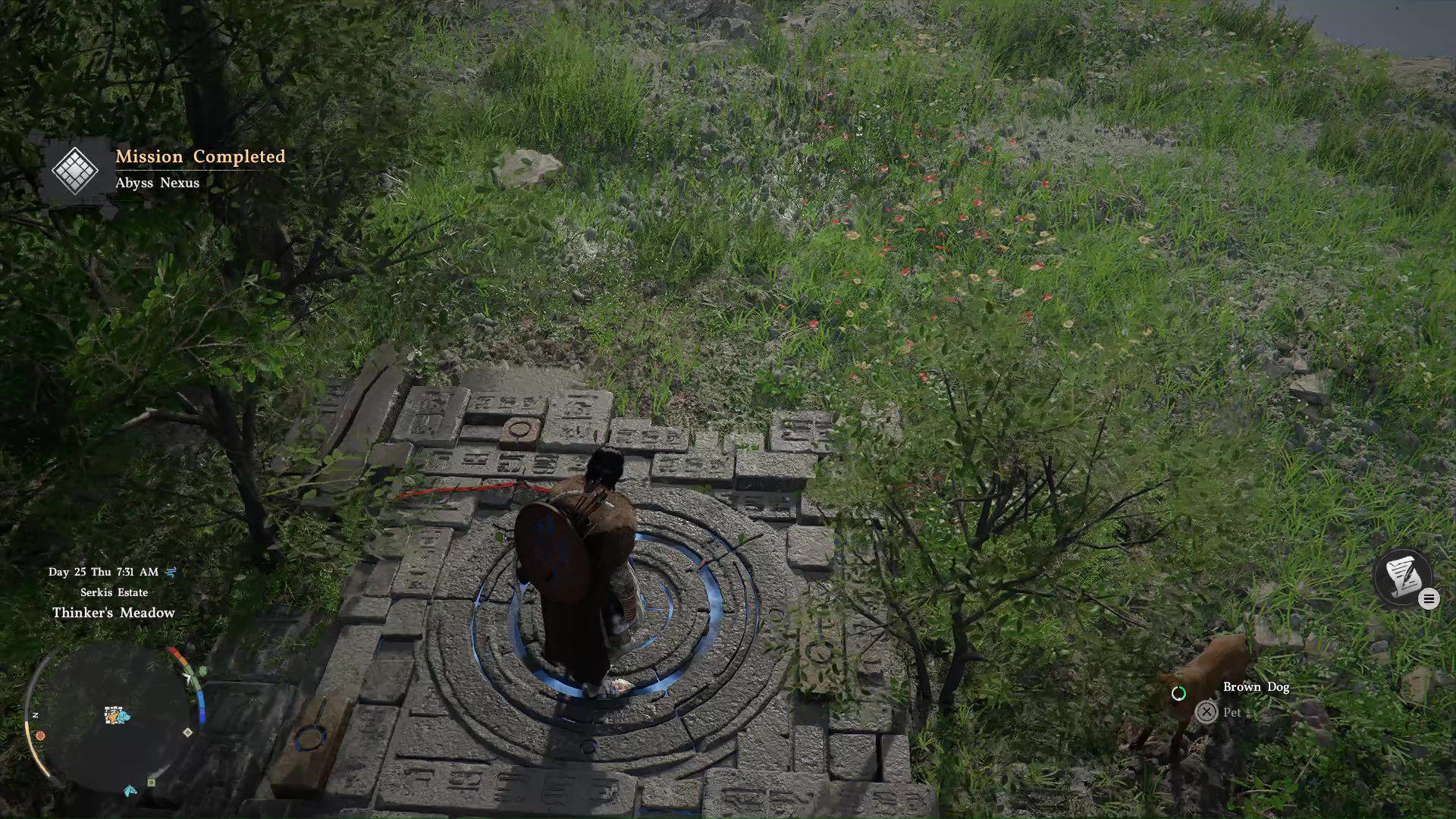The height and width of the screenshot is (819, 1456).
Task: Click the Brown Dog name label
Action: 1256,686
